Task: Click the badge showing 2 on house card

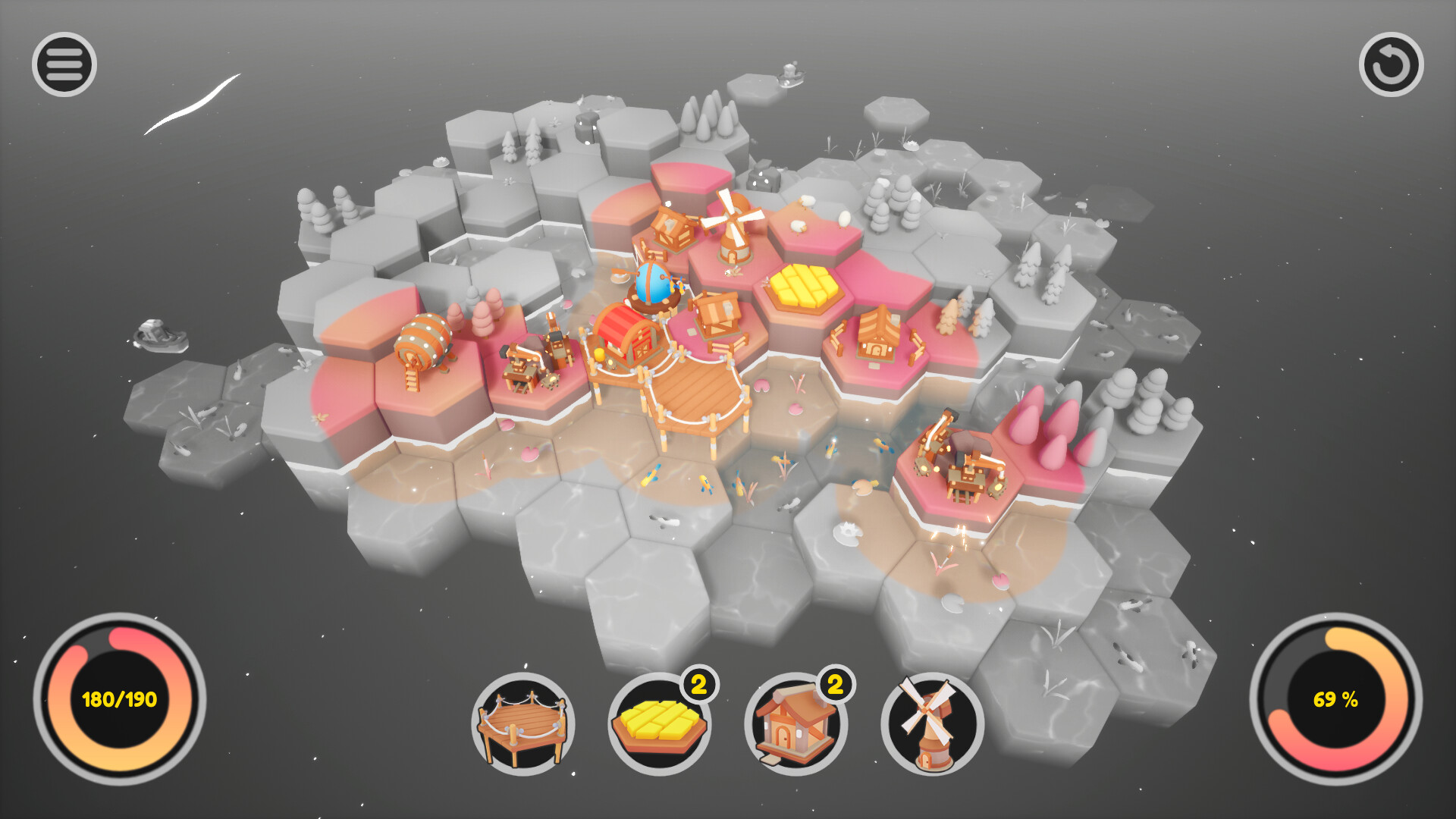Action: click(x=834, y=685)
